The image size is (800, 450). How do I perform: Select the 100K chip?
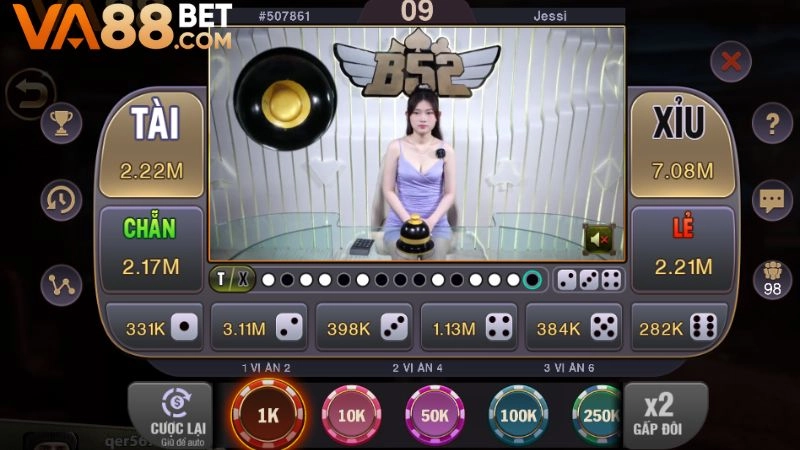(x=518, y=413)
